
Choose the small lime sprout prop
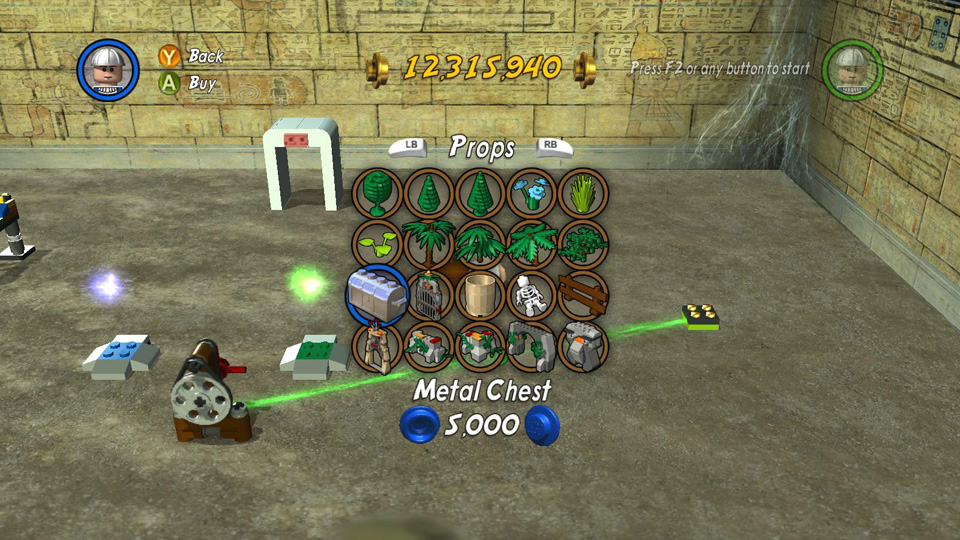pos(377,243)
